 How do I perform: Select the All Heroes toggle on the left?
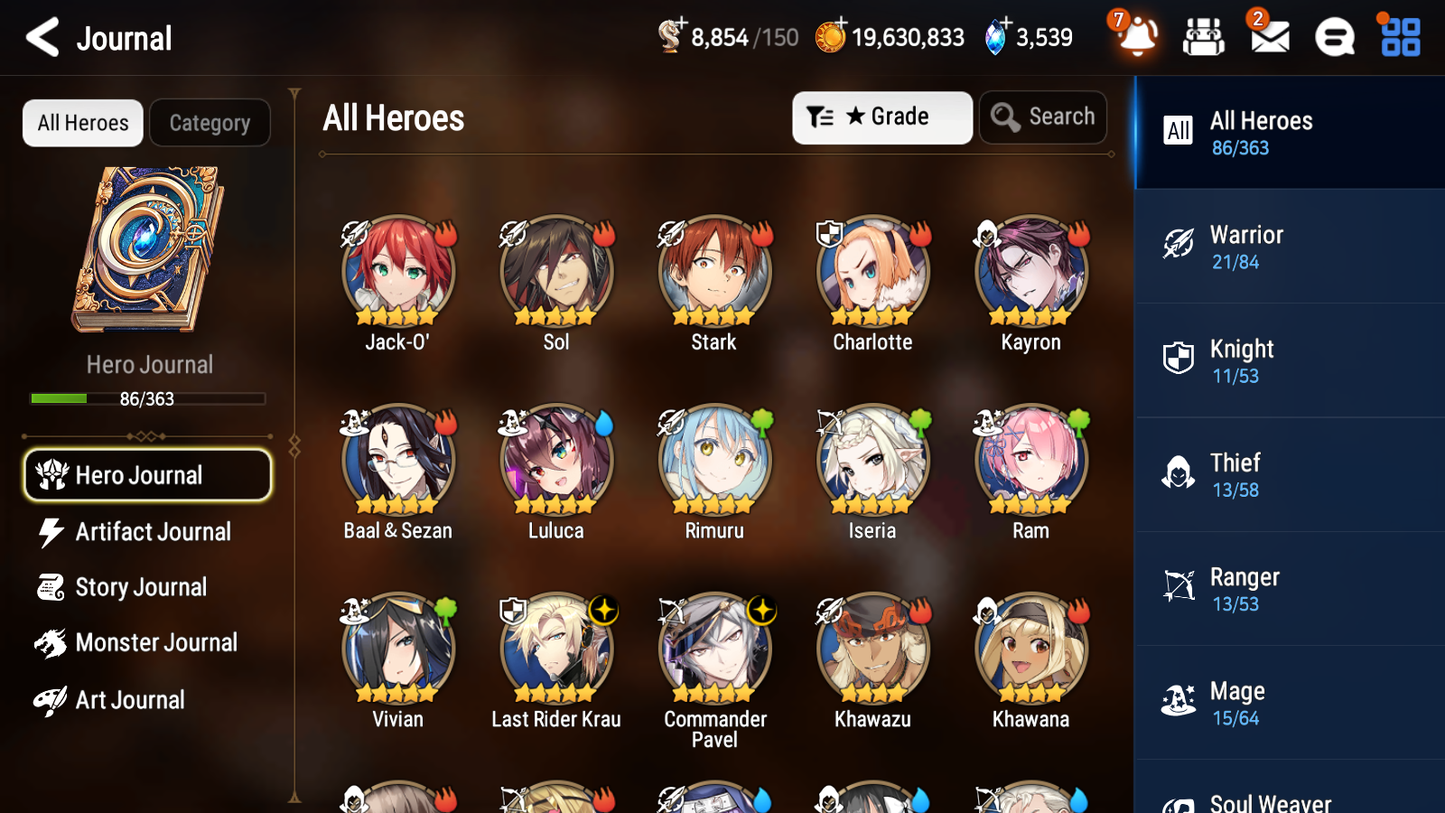82,123
